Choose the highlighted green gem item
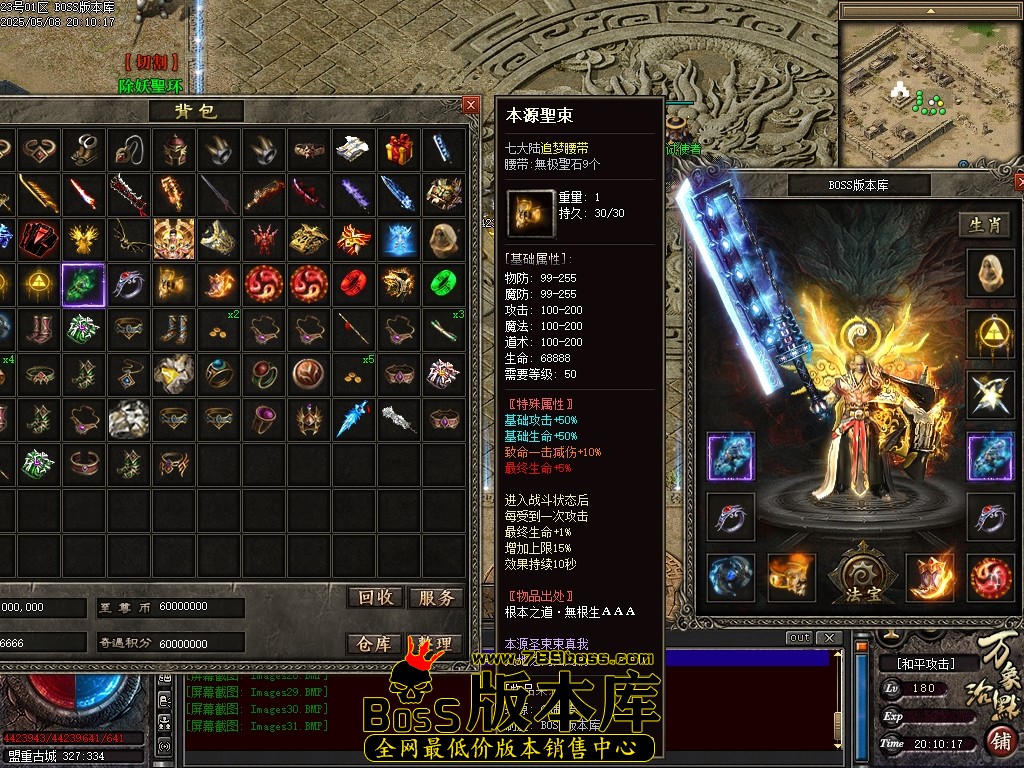Image resolution: width=1024 pixels, height=768 pixels. point(83,285)
